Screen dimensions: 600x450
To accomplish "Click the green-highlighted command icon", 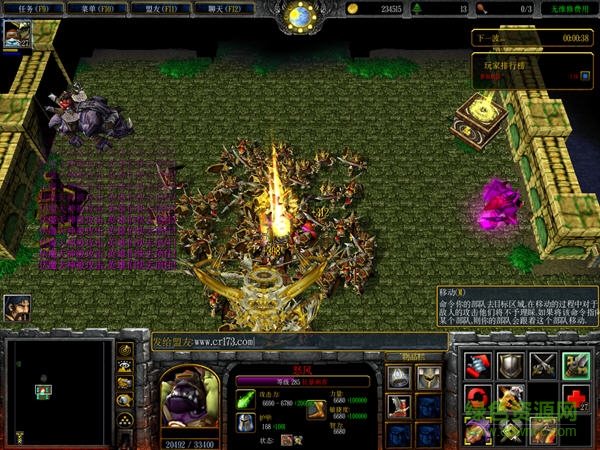I will click(x=575, y=366).
